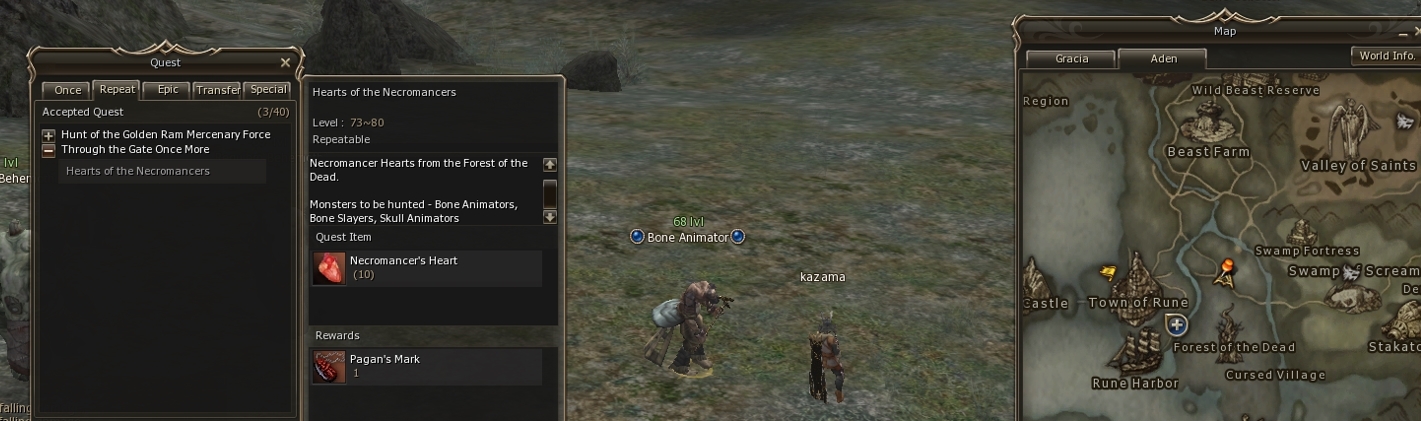Viewport: 1421px width, 421px height.
Task: Switch to the Once quest tab
Action: click(x=67, y=90)
